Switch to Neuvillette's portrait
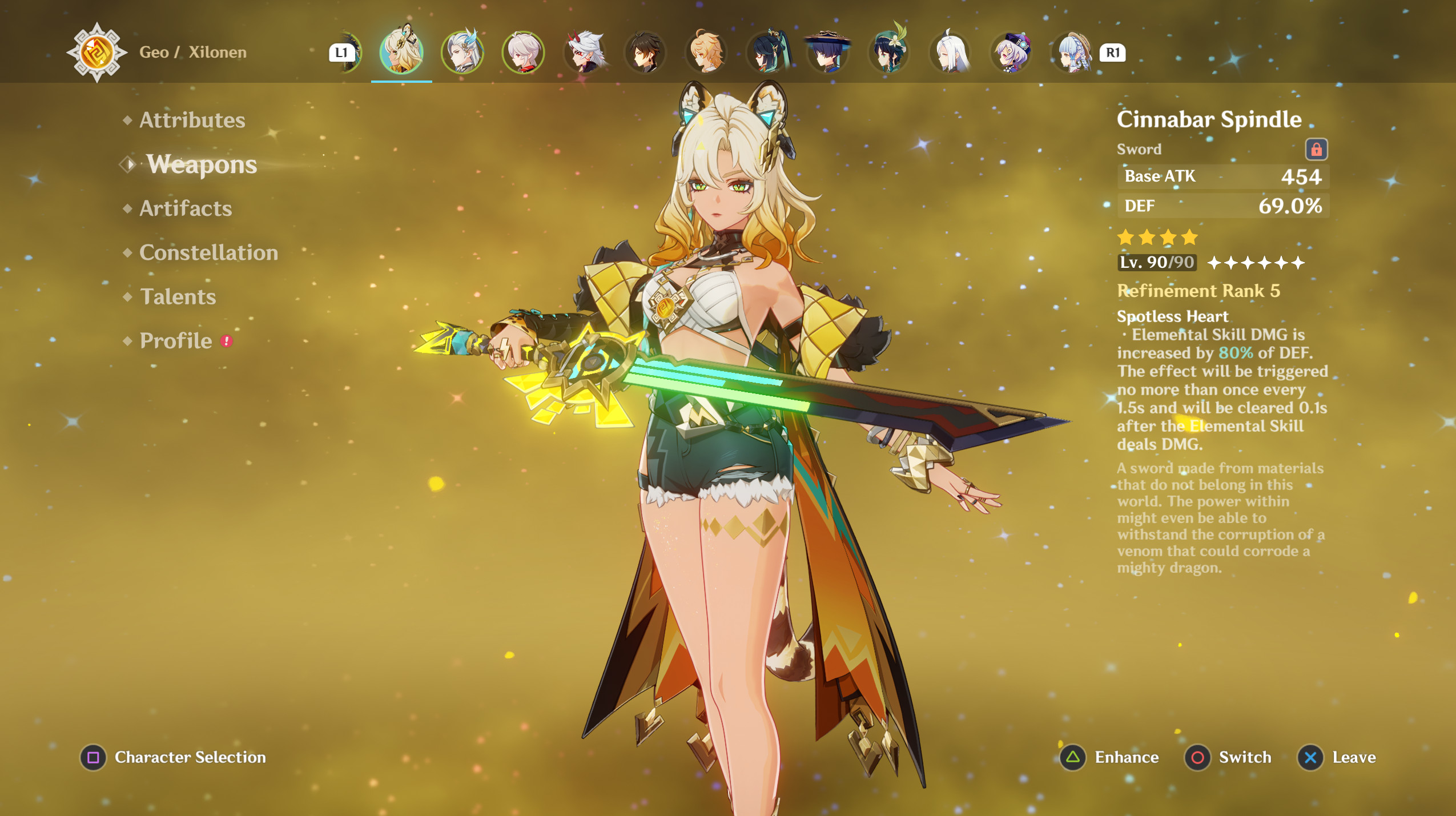The image size is (1456, 816). point(462,53)
